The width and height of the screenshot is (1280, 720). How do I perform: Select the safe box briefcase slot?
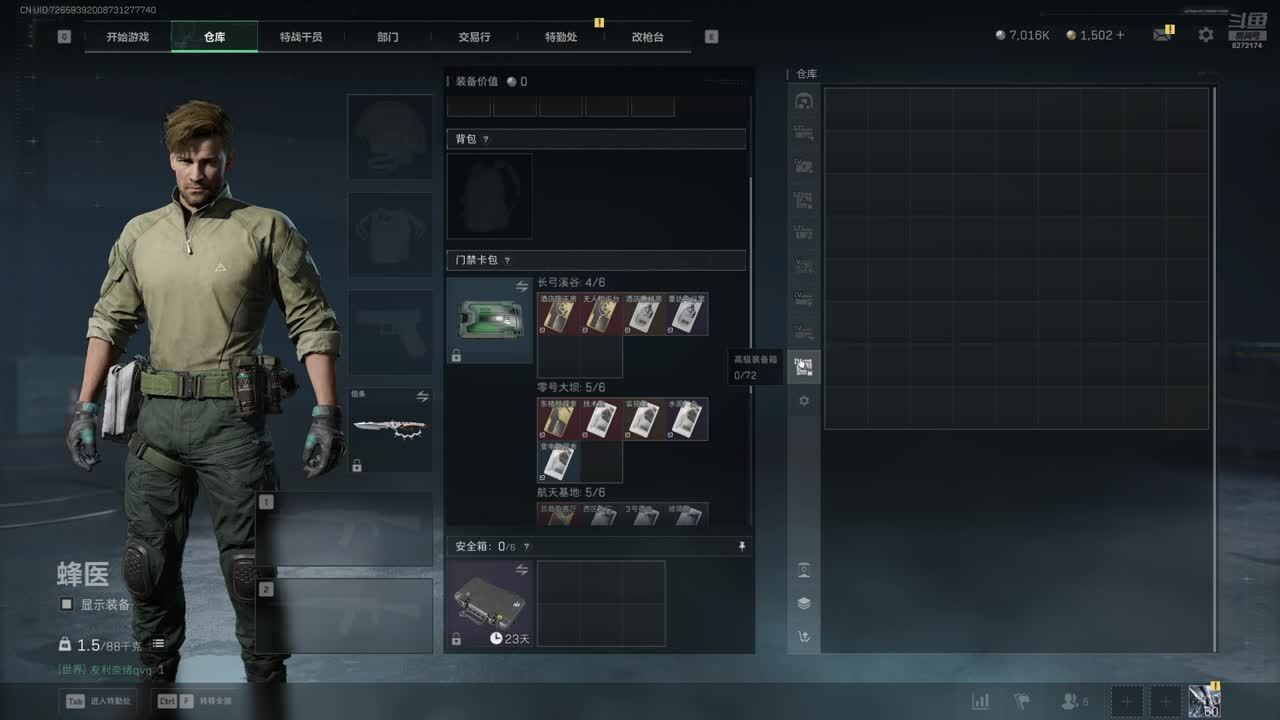pos(490,603)
